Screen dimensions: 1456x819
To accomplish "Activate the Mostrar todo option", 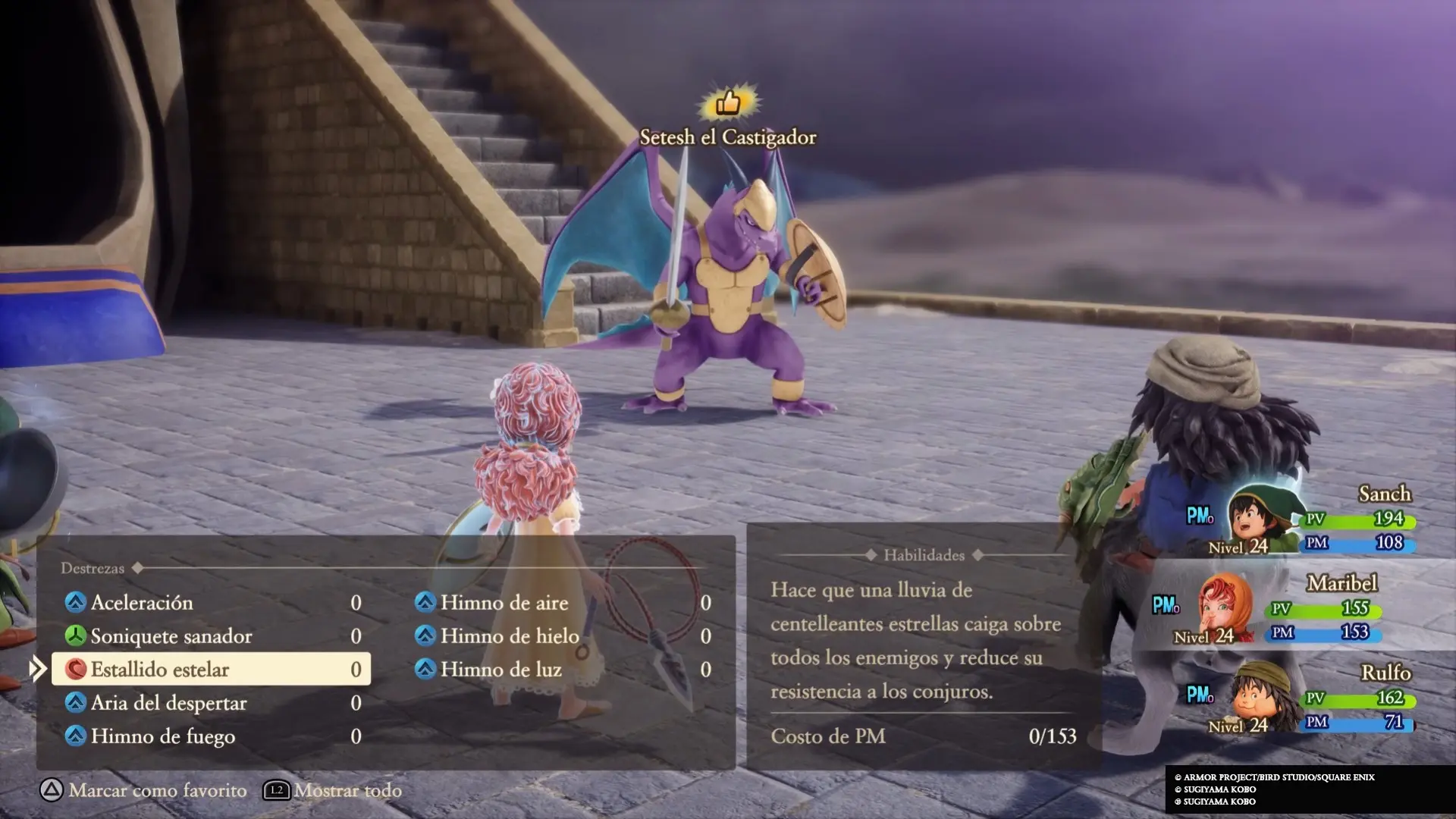I will click(334, 790).
